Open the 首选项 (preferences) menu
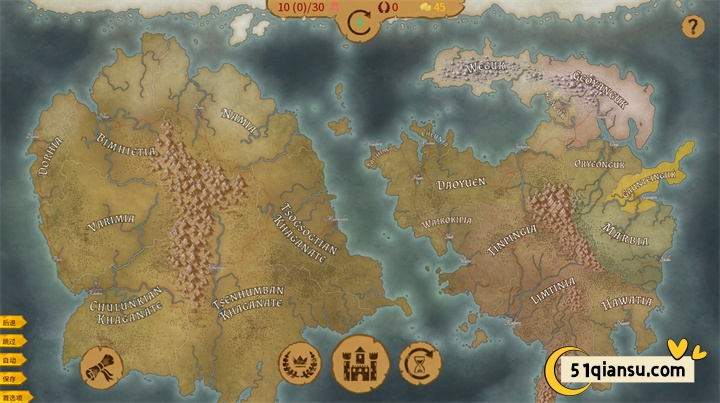720x403 pixels. coord(14,397)
